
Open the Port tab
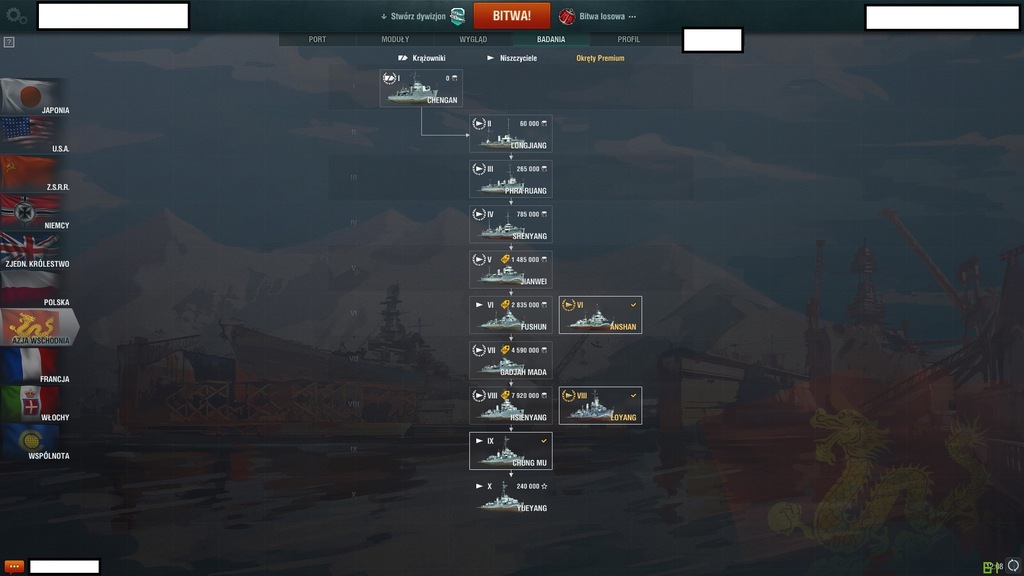coord(317,39)
